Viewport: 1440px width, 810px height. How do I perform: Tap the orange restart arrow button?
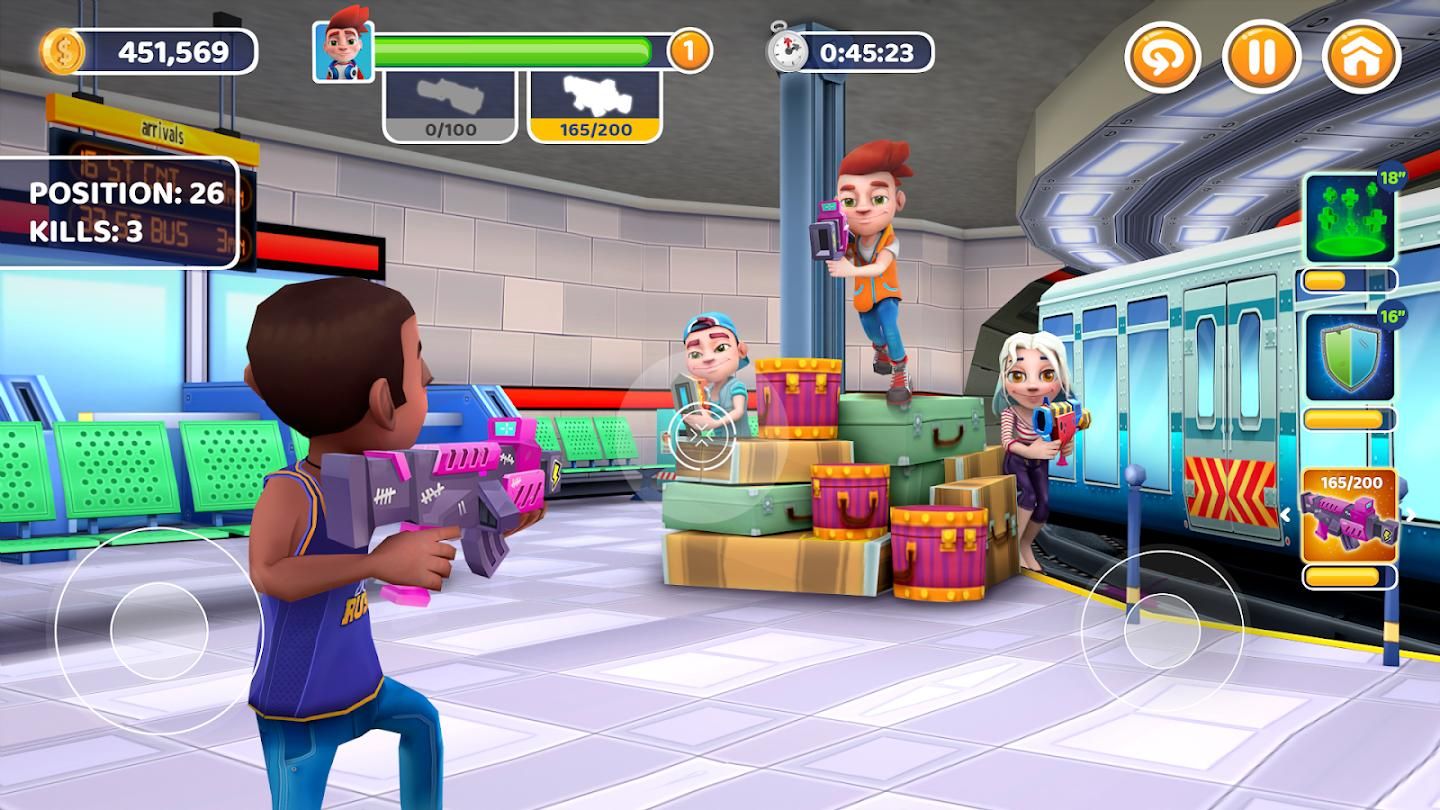1163,56
